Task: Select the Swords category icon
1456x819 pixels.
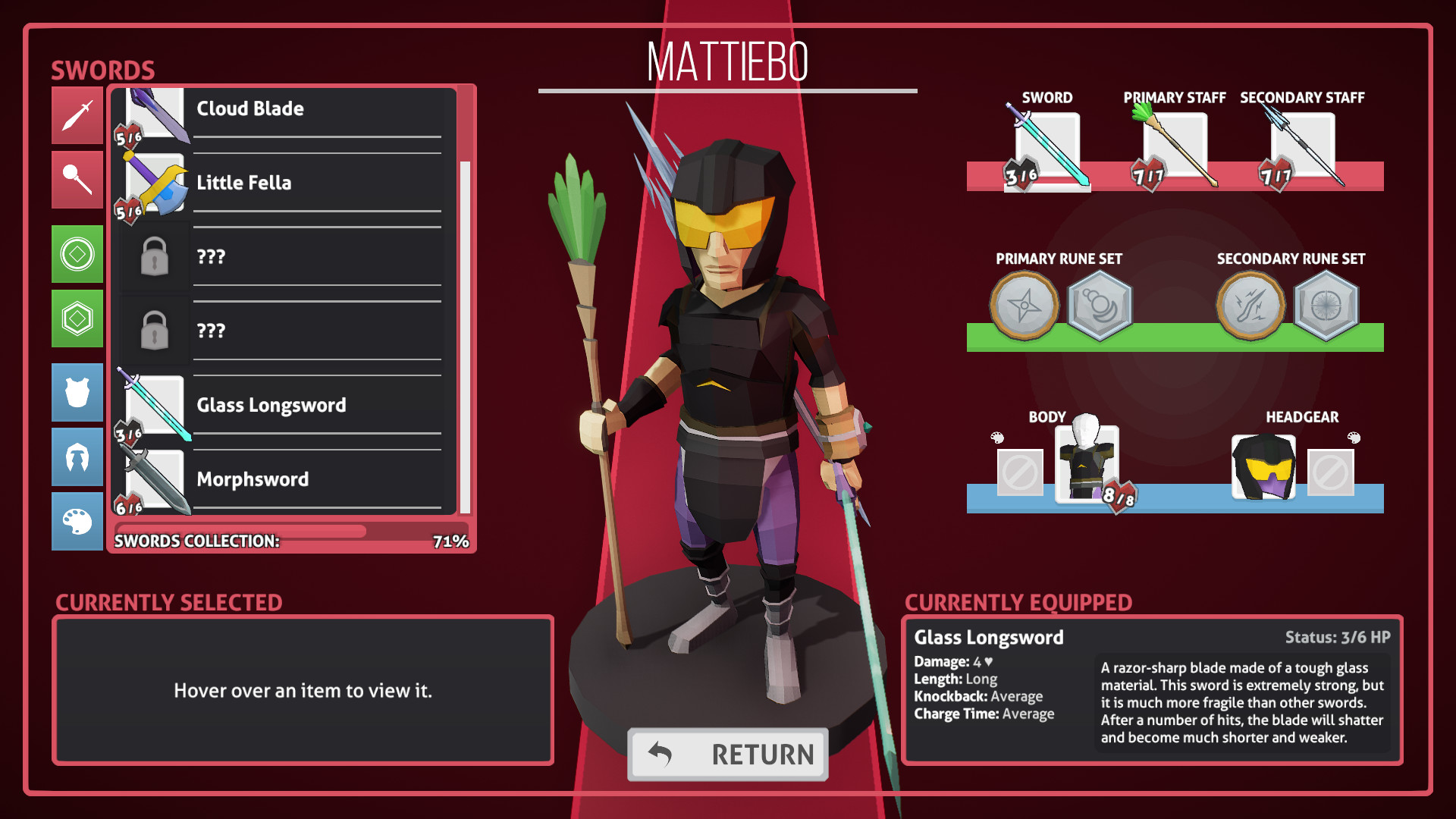Action: pos(77,115)
